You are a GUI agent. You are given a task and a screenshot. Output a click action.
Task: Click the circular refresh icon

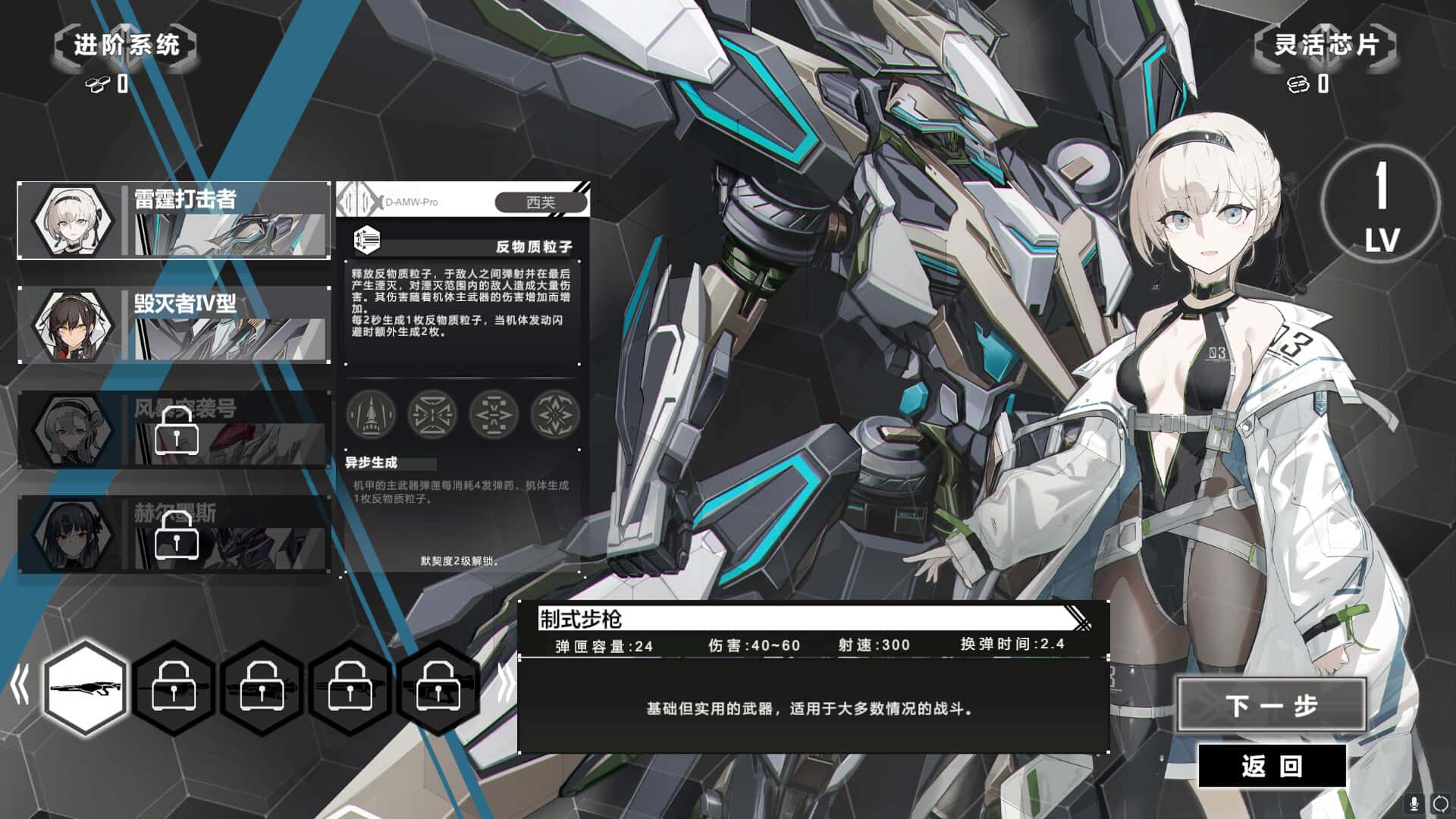click(x=1440, y=803)
